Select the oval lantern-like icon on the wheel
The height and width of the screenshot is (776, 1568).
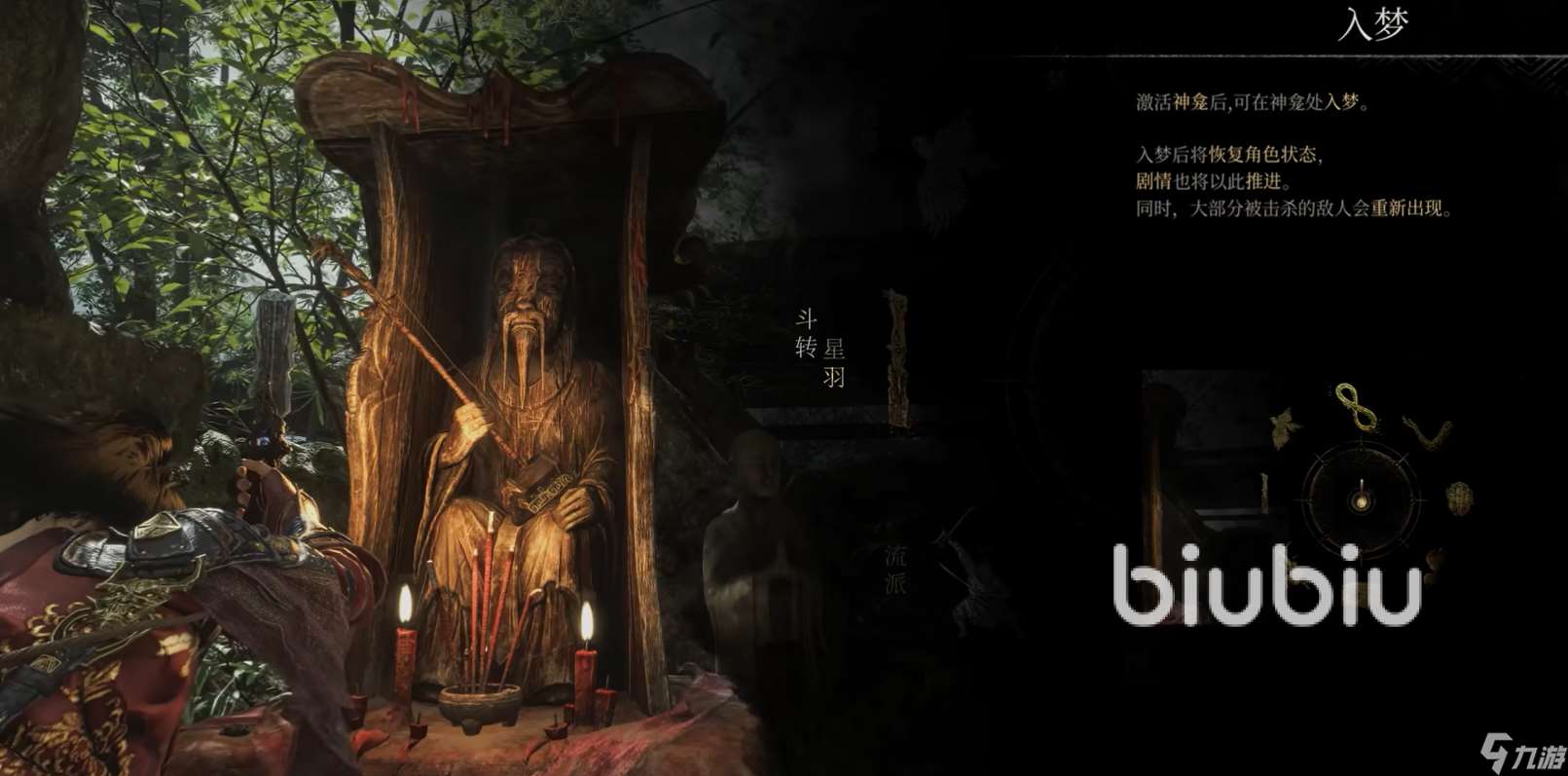[1459, 499]
